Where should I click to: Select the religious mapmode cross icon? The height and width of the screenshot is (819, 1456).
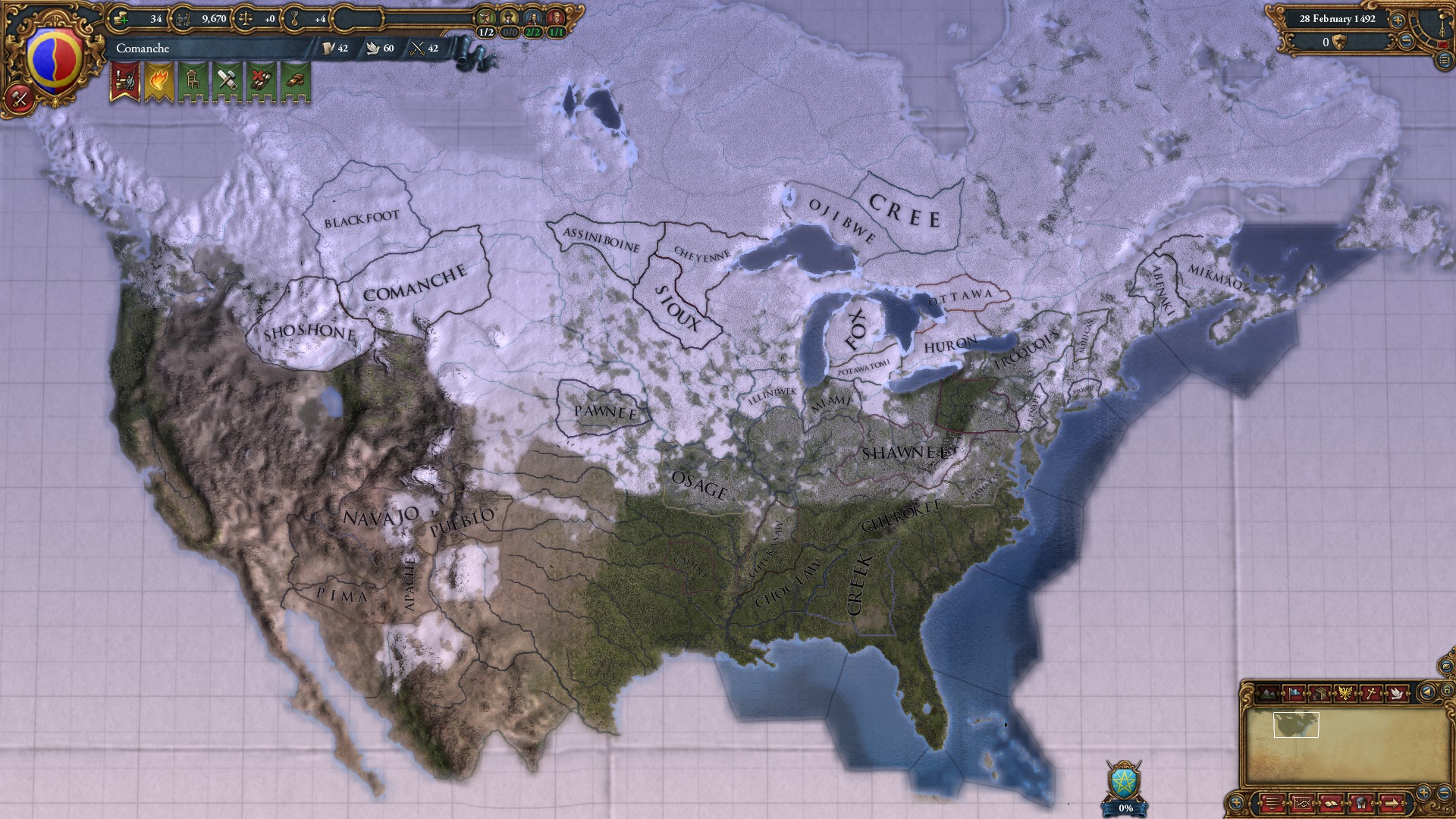coord(1371,693)
